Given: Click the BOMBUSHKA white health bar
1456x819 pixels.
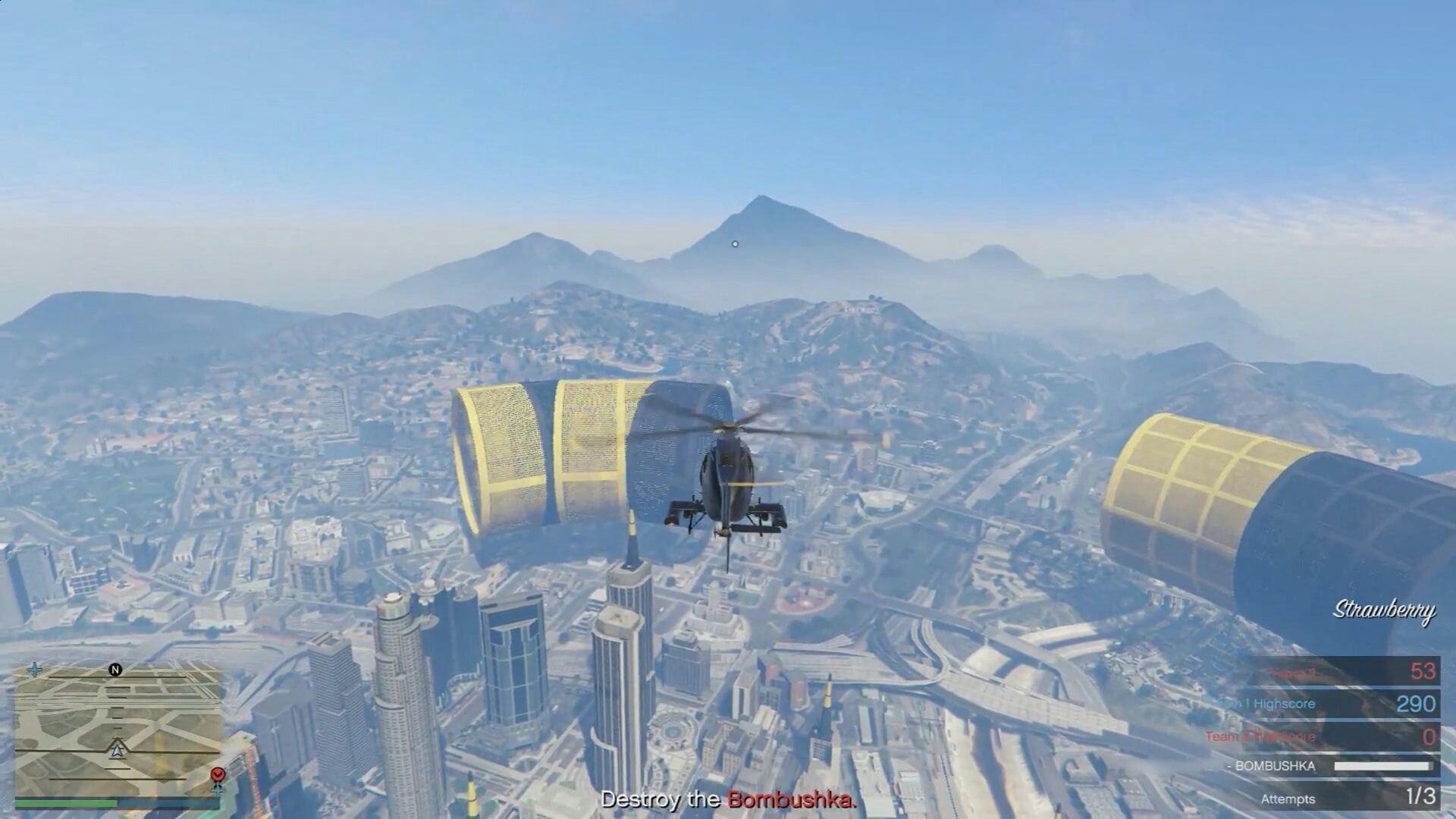Looking at the screenshot, I should 1384,767.
